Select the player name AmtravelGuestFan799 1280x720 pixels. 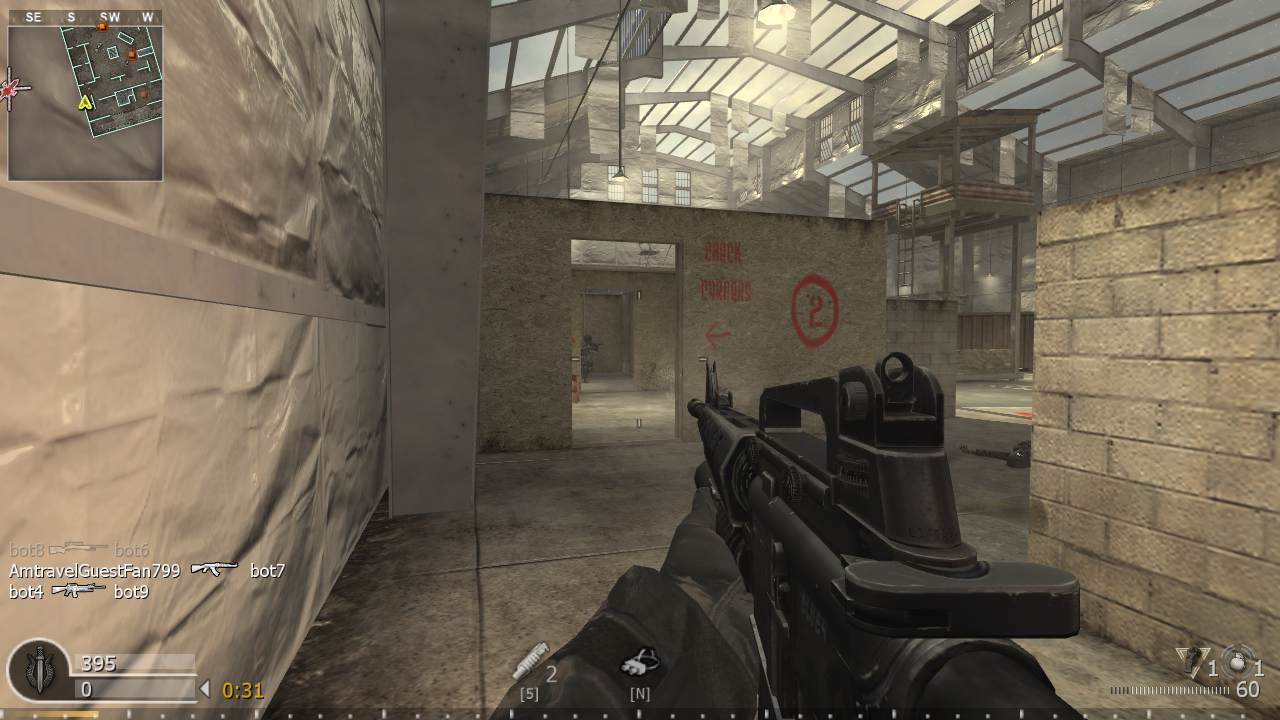point(97,572)
